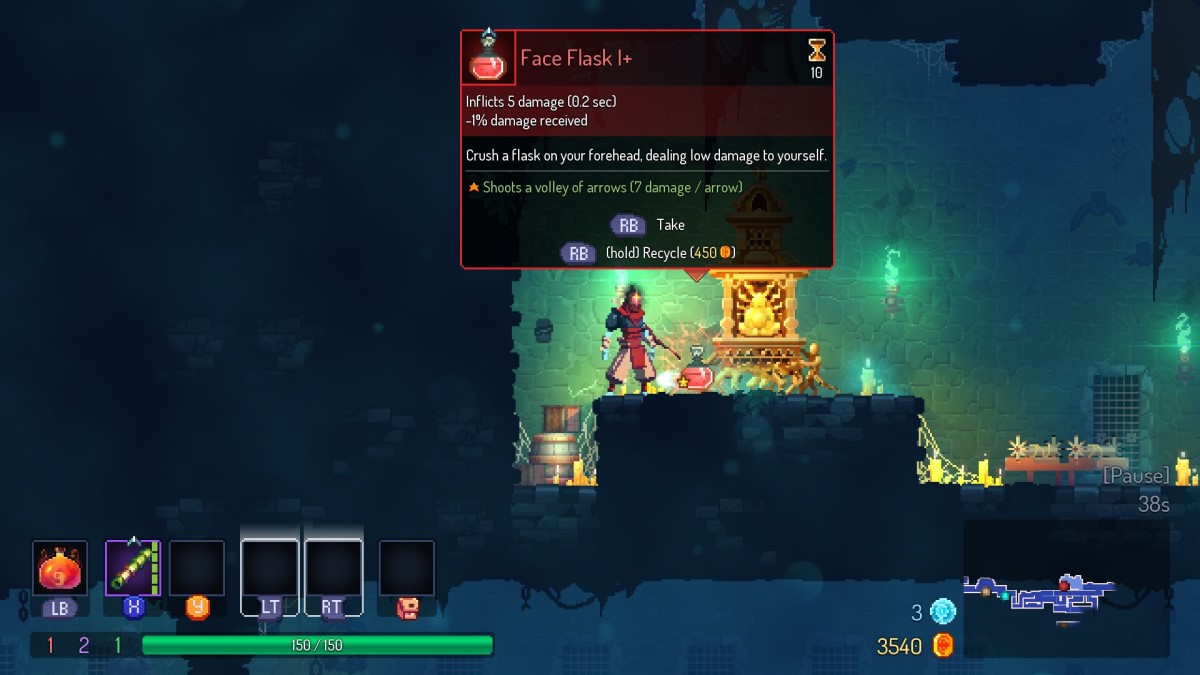
Task: Click the gold coin currency icon
Action: click(x=942, y=646)
